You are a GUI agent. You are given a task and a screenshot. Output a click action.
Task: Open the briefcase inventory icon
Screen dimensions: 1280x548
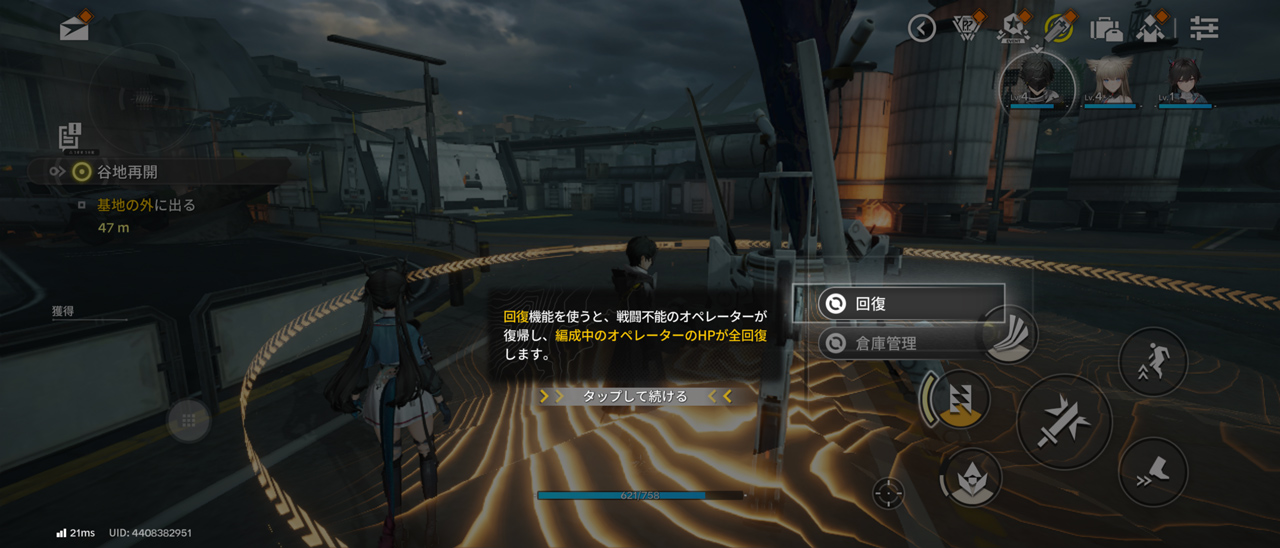[x=1106, y=28]
